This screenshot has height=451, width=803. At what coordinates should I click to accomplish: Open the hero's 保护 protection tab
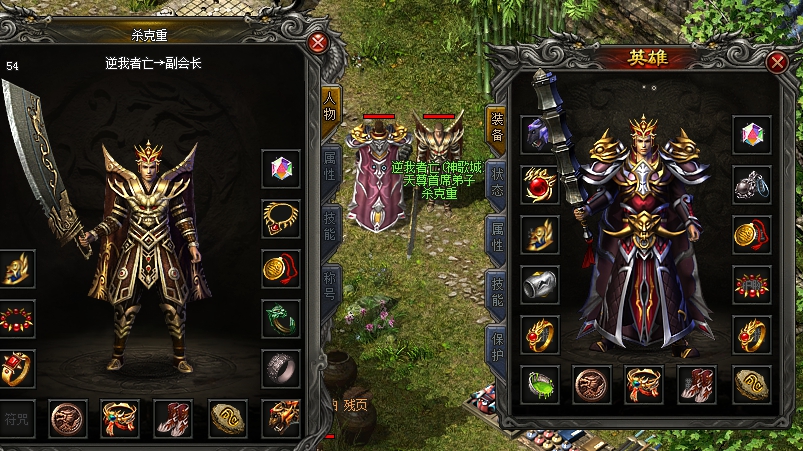click(x=495, y=344)
